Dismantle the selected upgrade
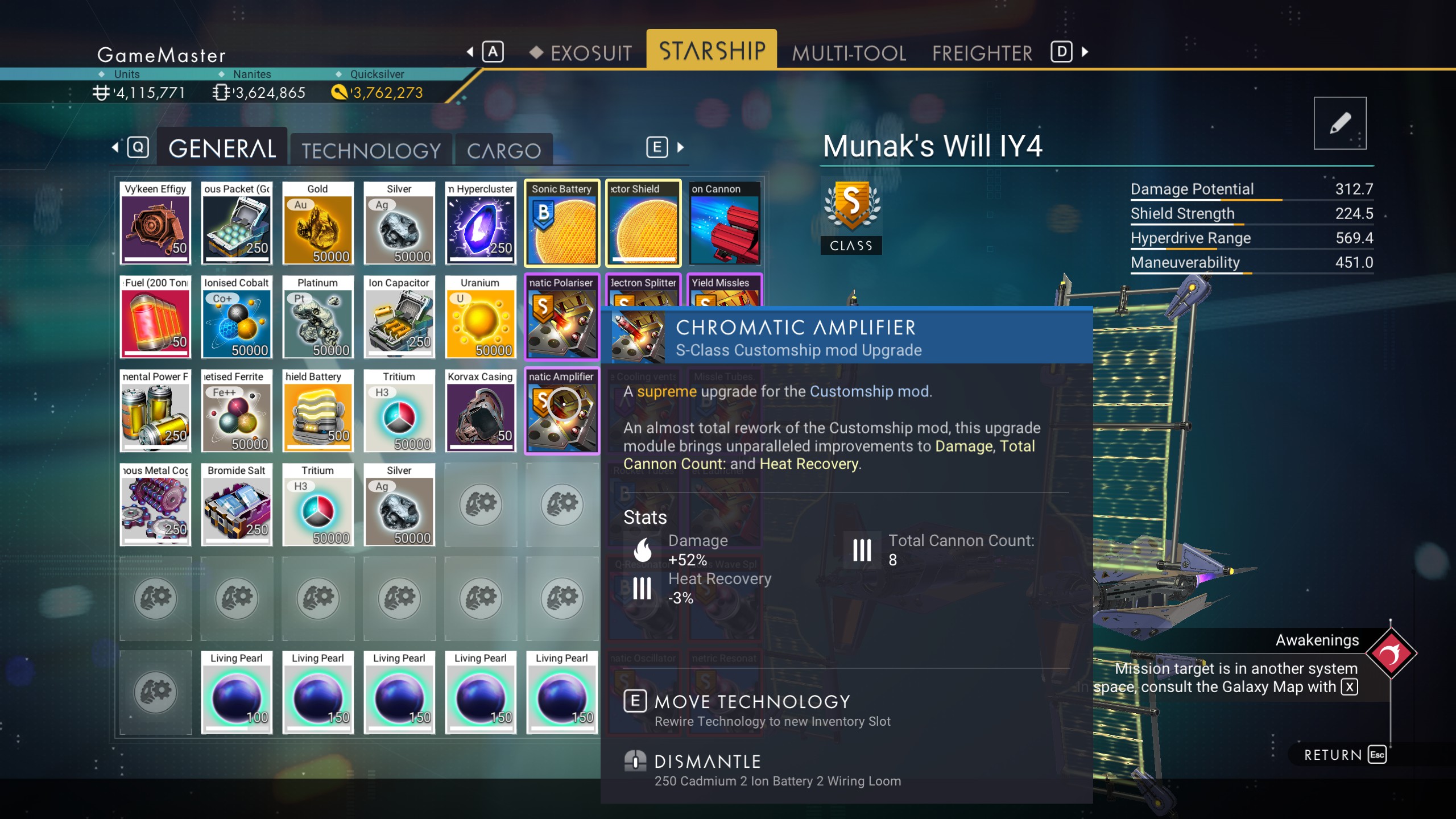The width and height of the screenshot is (1456, 819). pos(708,760)
